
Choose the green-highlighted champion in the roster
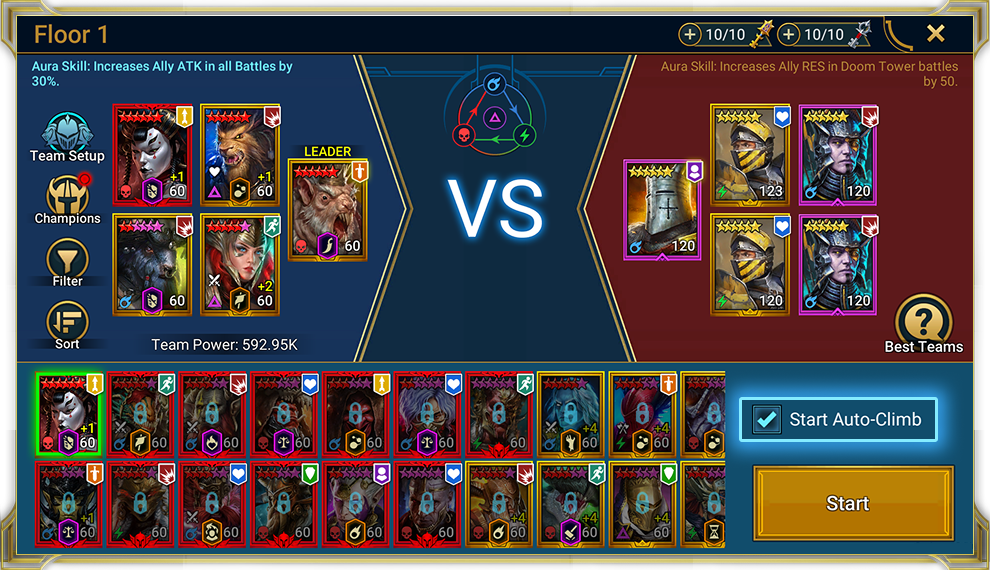pyautogui.click(x=69, y=414)
